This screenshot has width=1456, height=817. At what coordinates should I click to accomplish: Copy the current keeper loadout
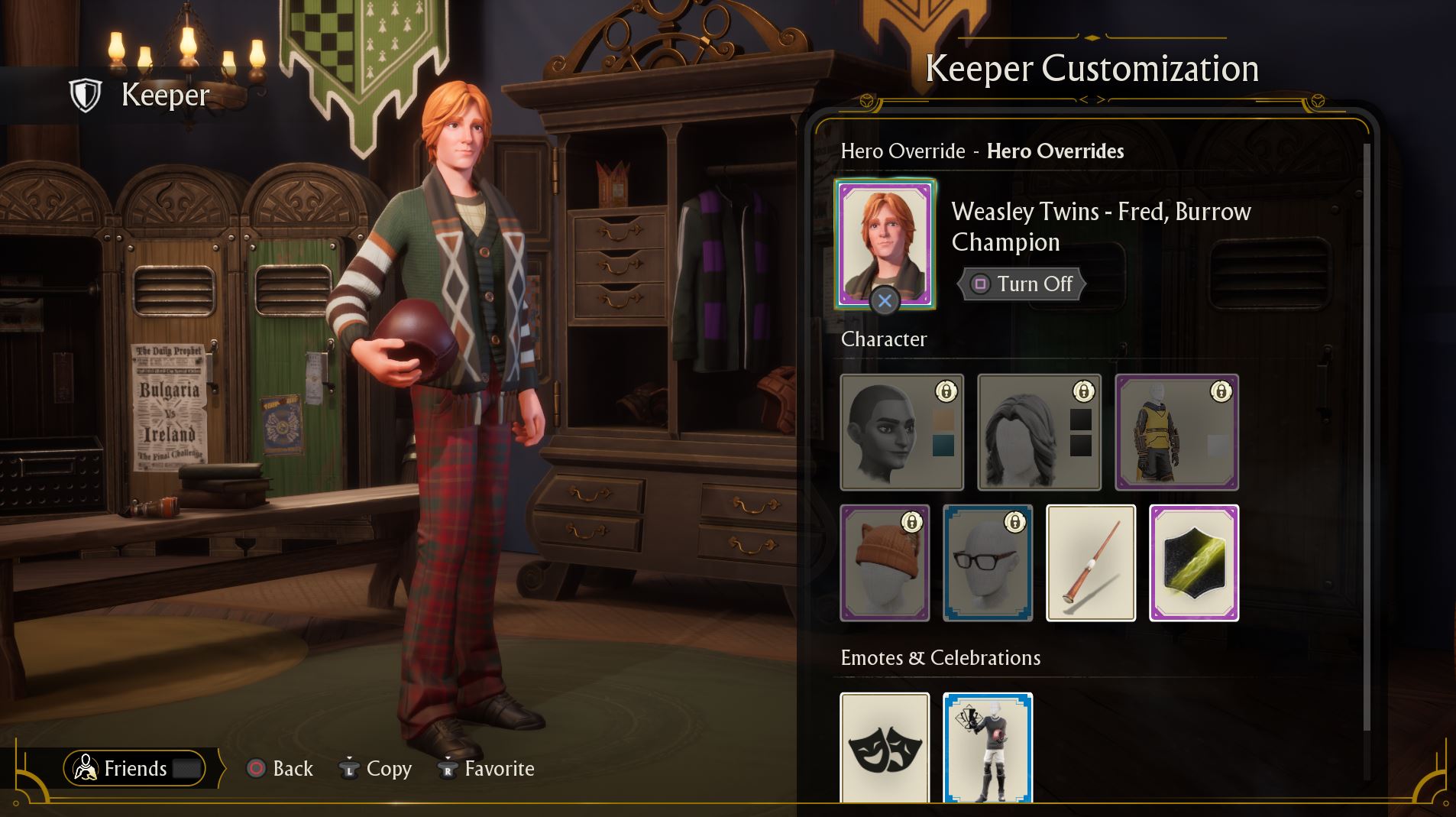point(375,768)
